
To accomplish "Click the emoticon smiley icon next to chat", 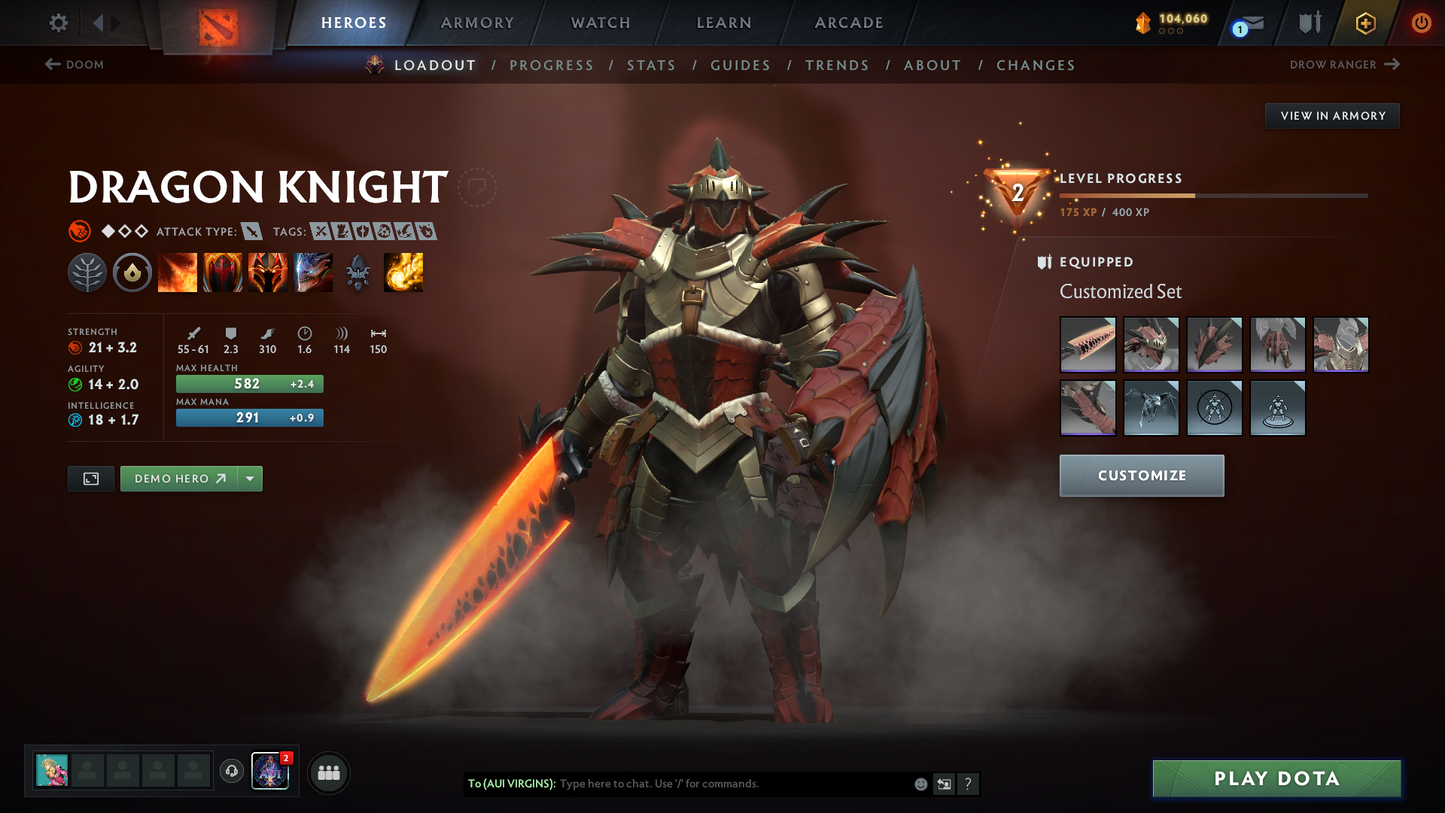I will [920, 784].
